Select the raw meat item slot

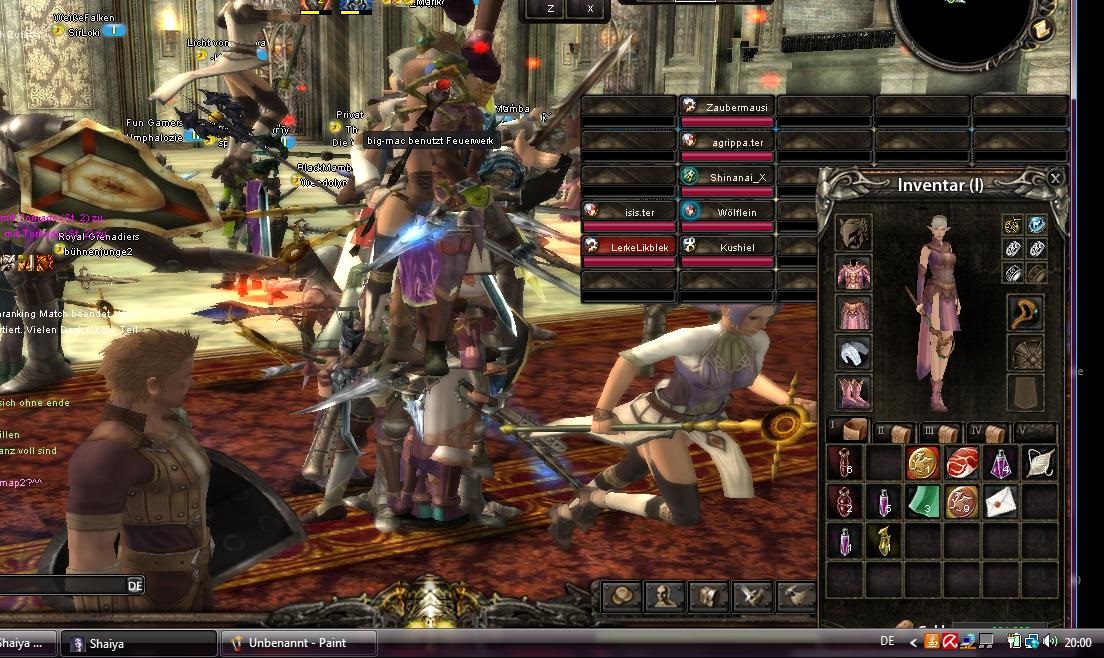(962, 463)
